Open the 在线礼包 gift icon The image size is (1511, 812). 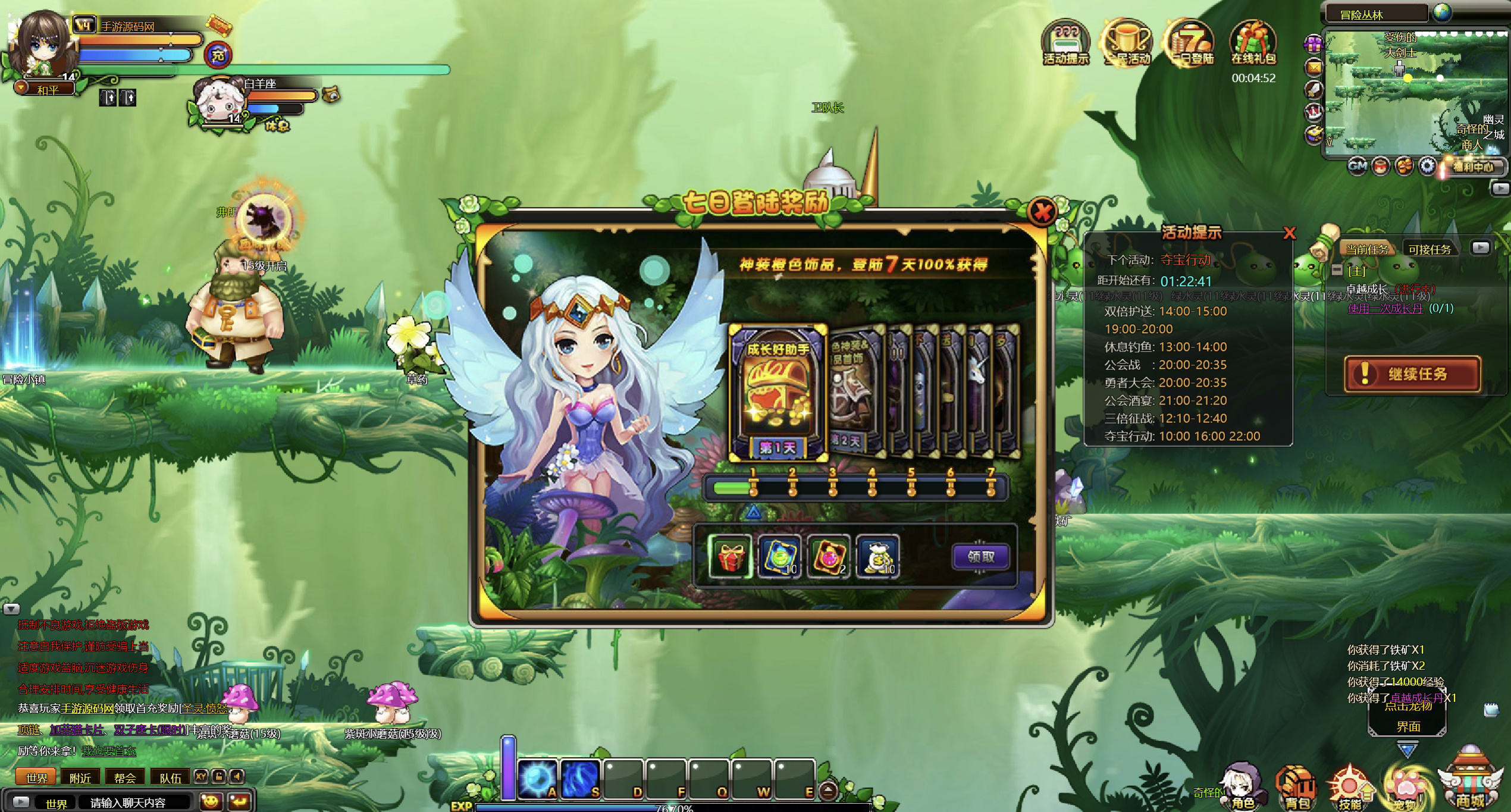[1253, 43]
